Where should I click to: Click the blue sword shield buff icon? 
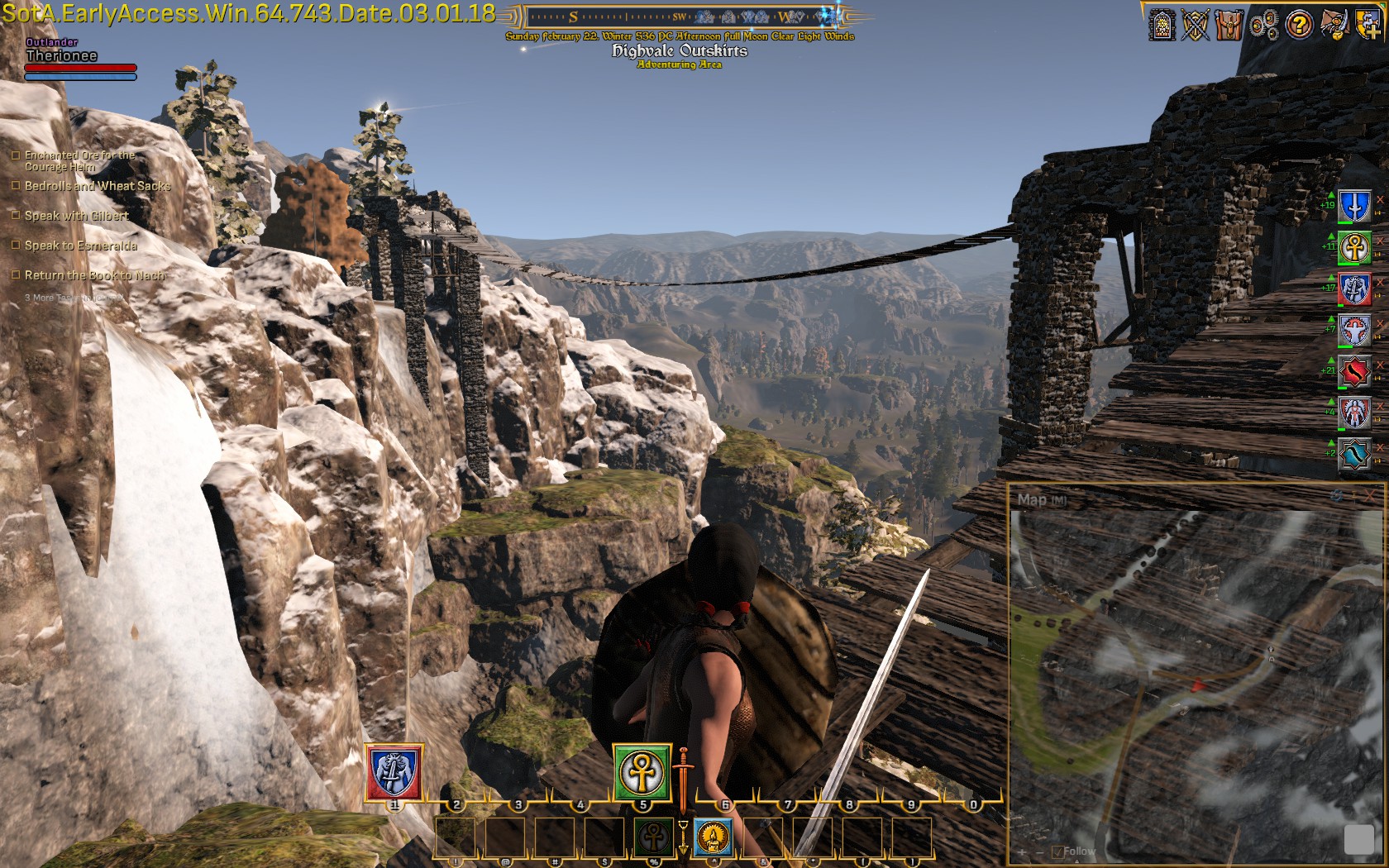click(x=1354, y=206)
